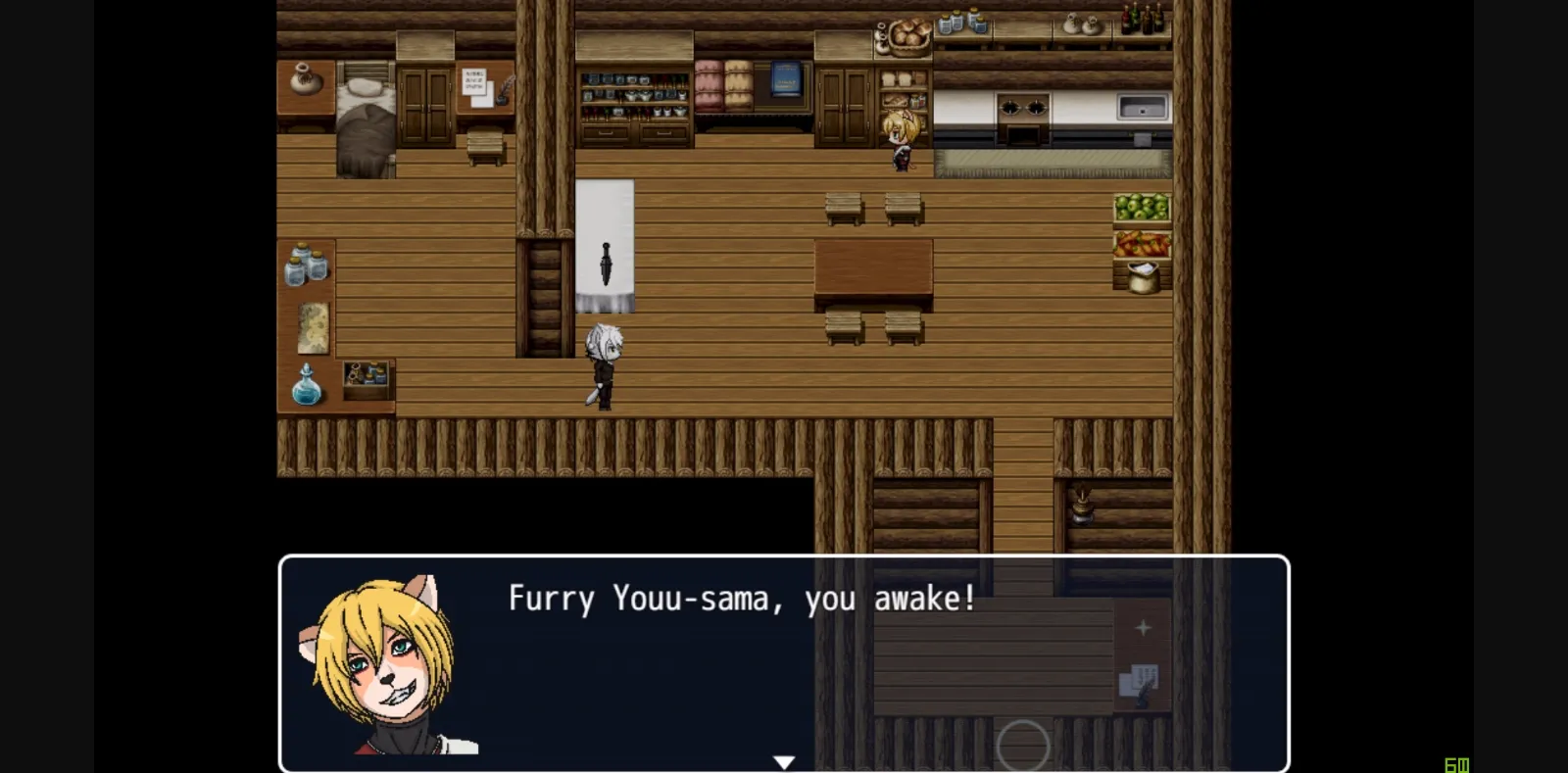This screenshot has height=773, width=1568.
Task: Select the blue potion bottle on the shelf
Action: tap(305, 387)
